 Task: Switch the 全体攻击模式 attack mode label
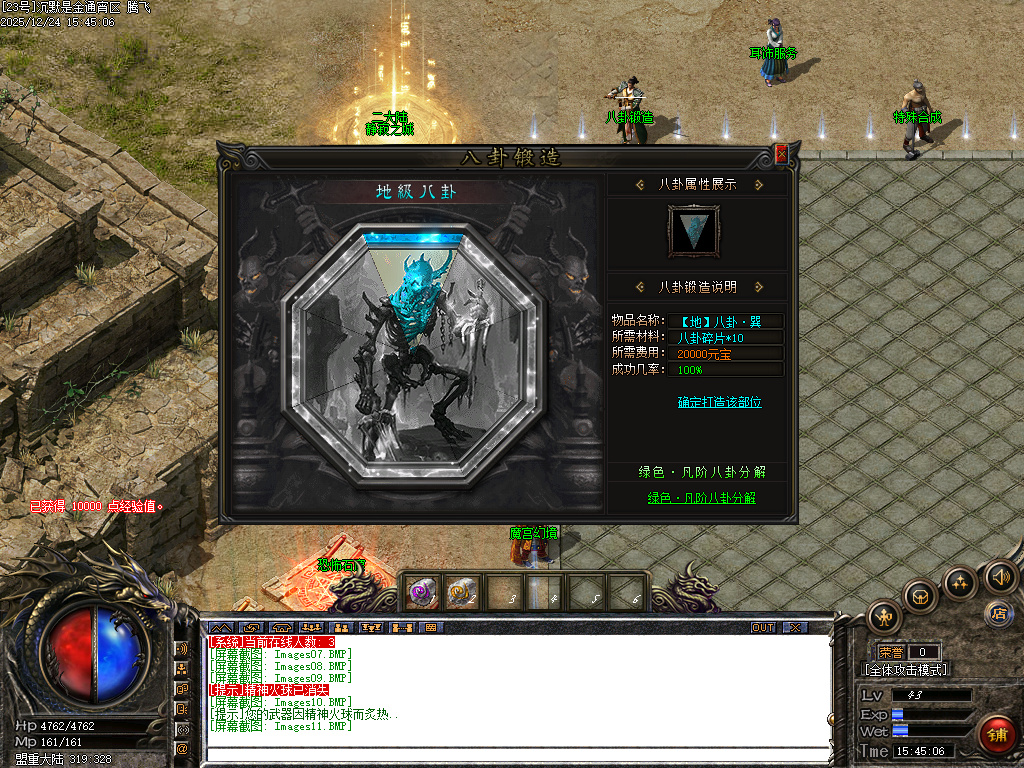coord(905,670)
